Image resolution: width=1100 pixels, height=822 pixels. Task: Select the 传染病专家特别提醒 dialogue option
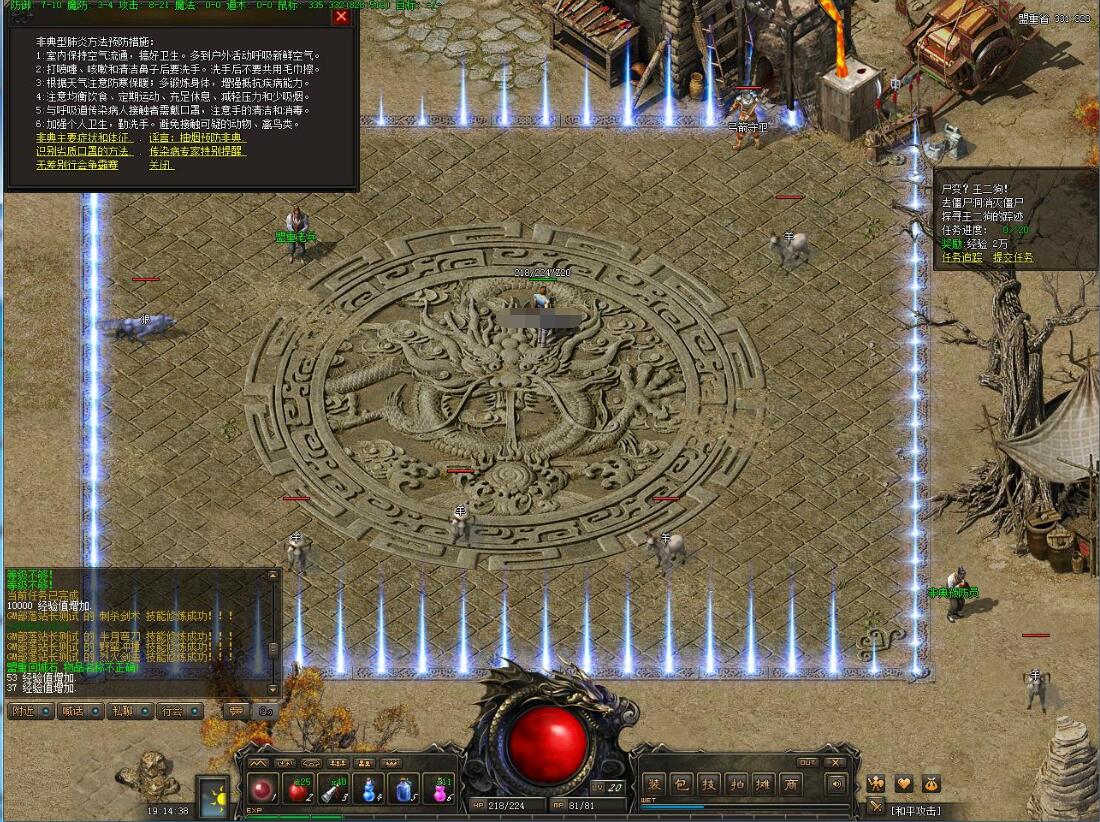click(196, 151)
